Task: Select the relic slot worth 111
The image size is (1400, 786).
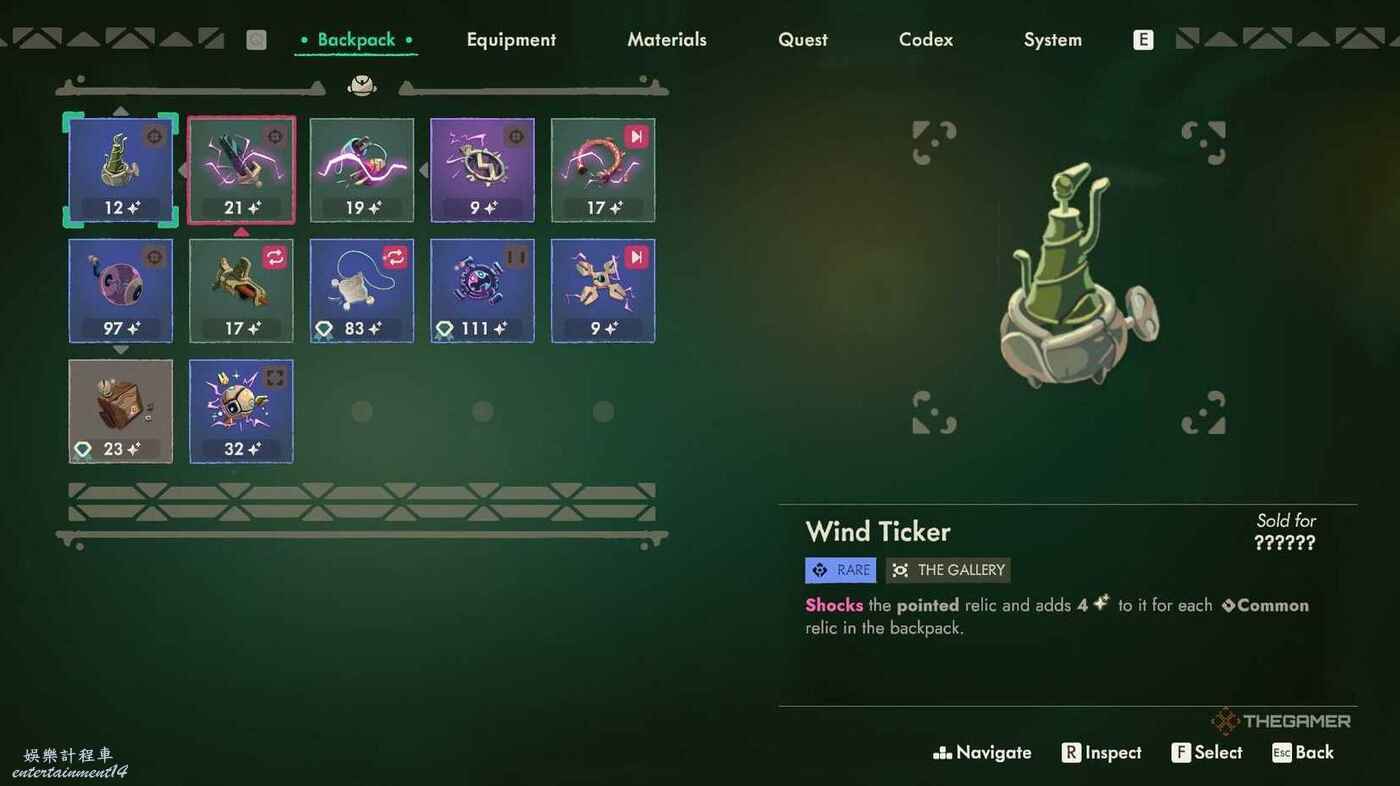Action: [482, 291]
